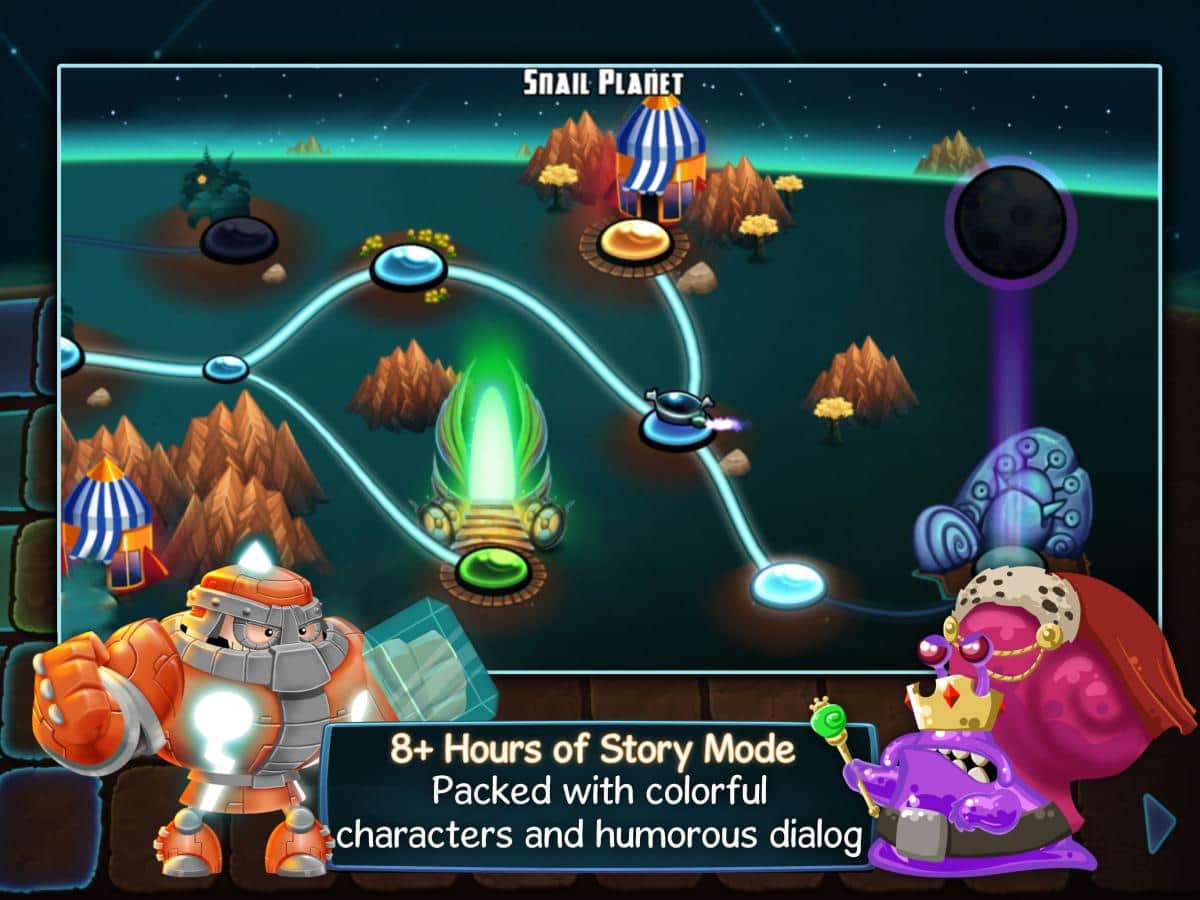
Task: Choose the blue level node beside yellow flowers
Action: click(408, 266)
